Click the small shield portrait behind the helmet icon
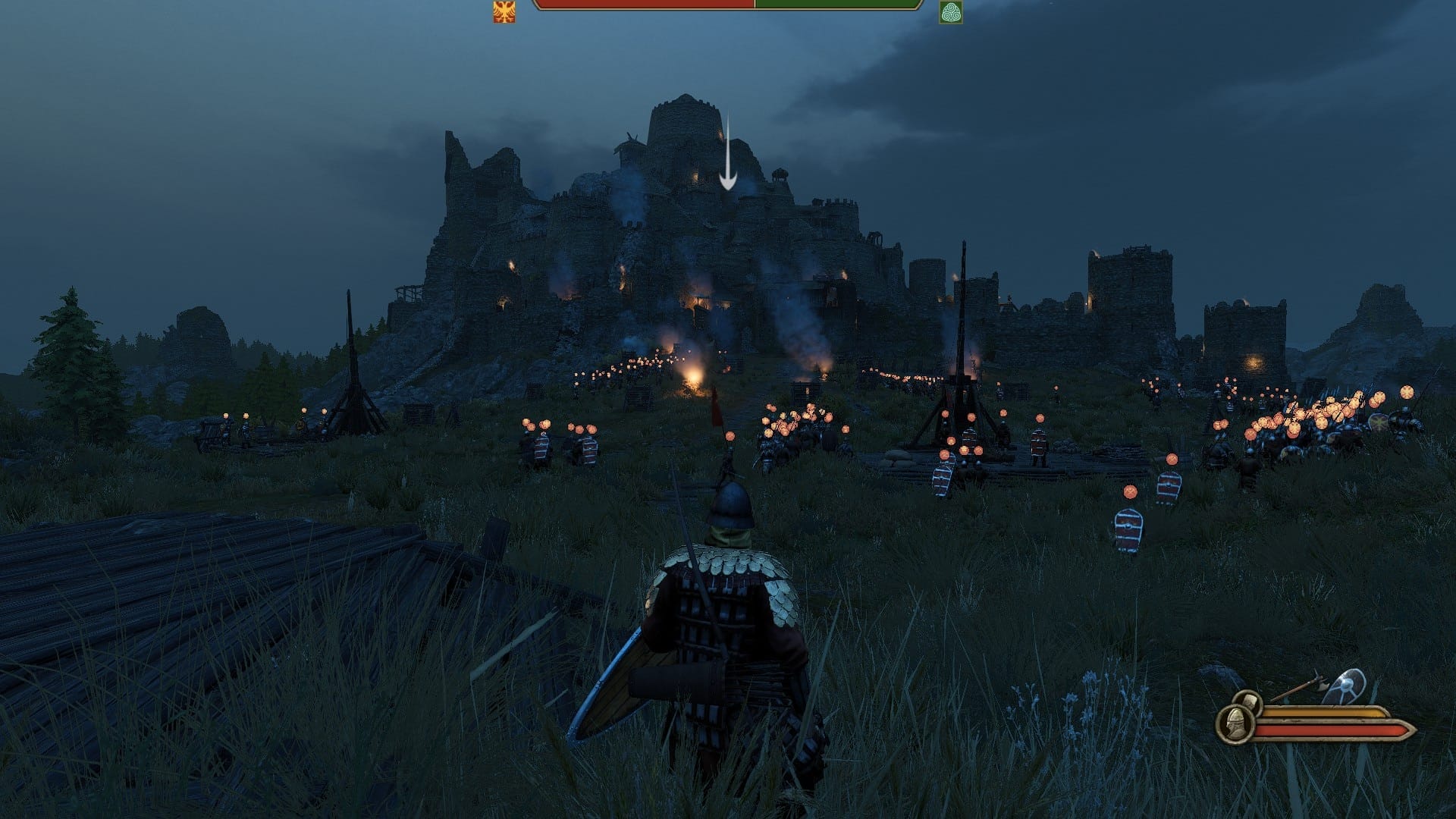 (1250, 701)
